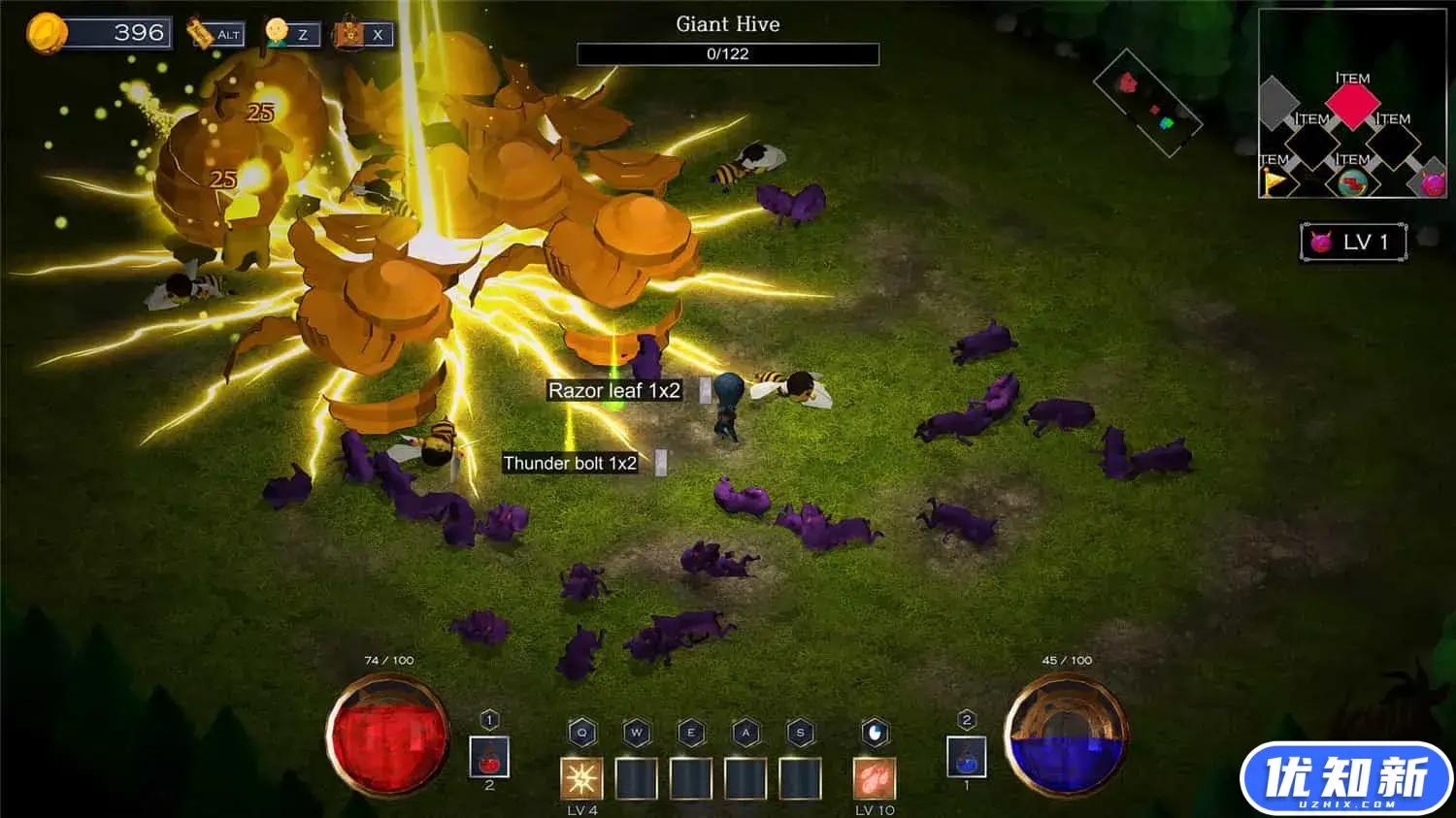Viewport: 1456px width, 818px height.
Task: Click the LV 1 demon level badge
Action: pyautogui.click(x=1353, y=242)
